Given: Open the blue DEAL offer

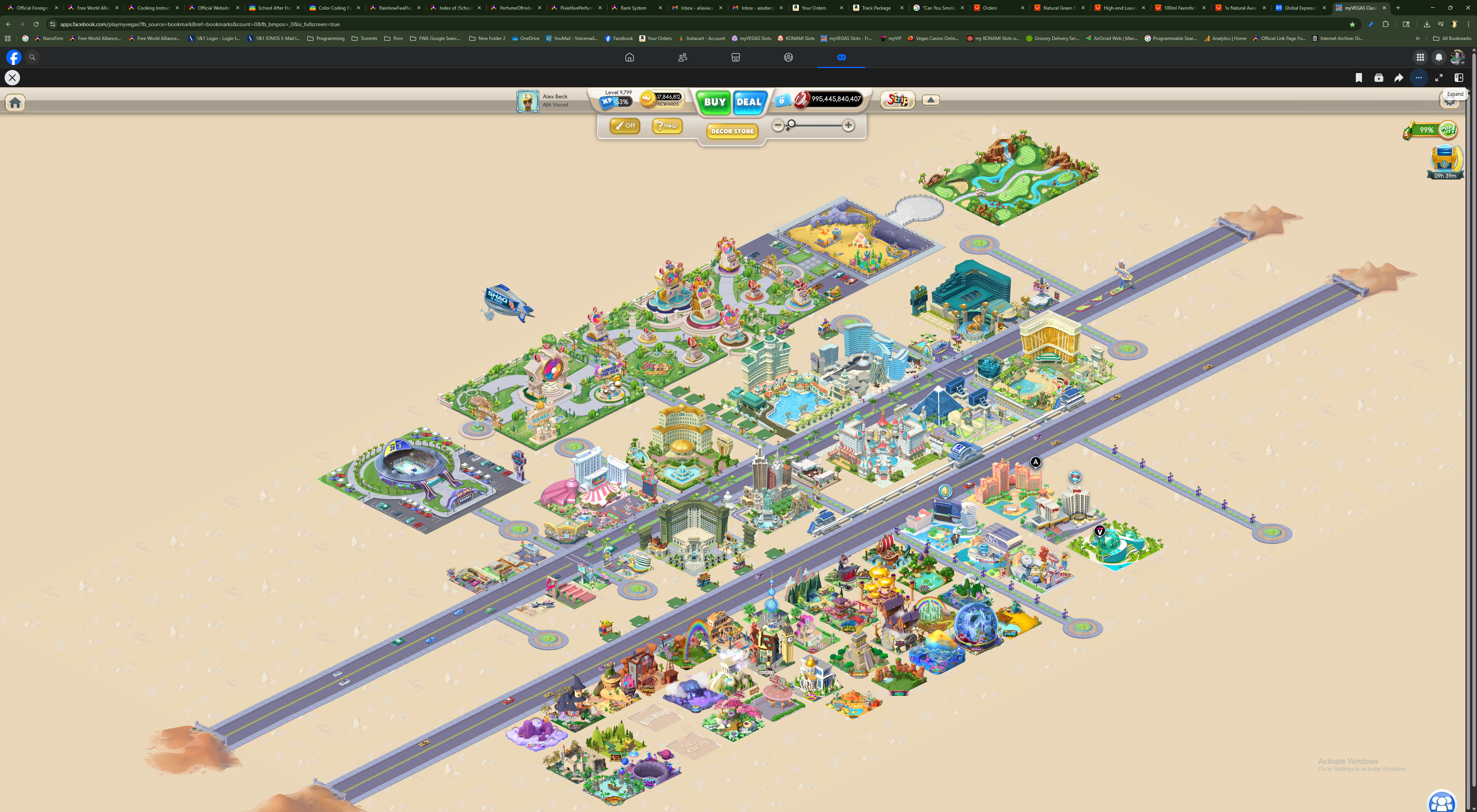Looking at the screenshot, I should coord(749,102).
